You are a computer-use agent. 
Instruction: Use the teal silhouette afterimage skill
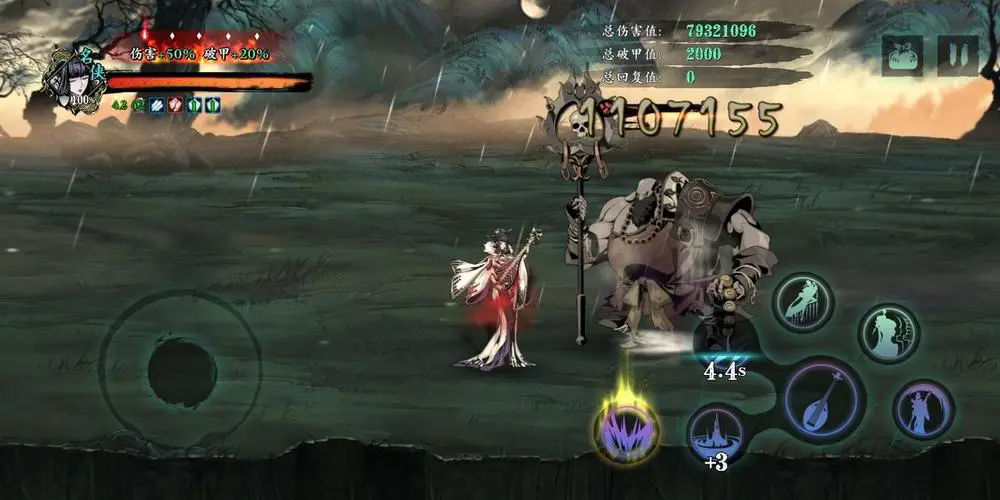(888, 334)
